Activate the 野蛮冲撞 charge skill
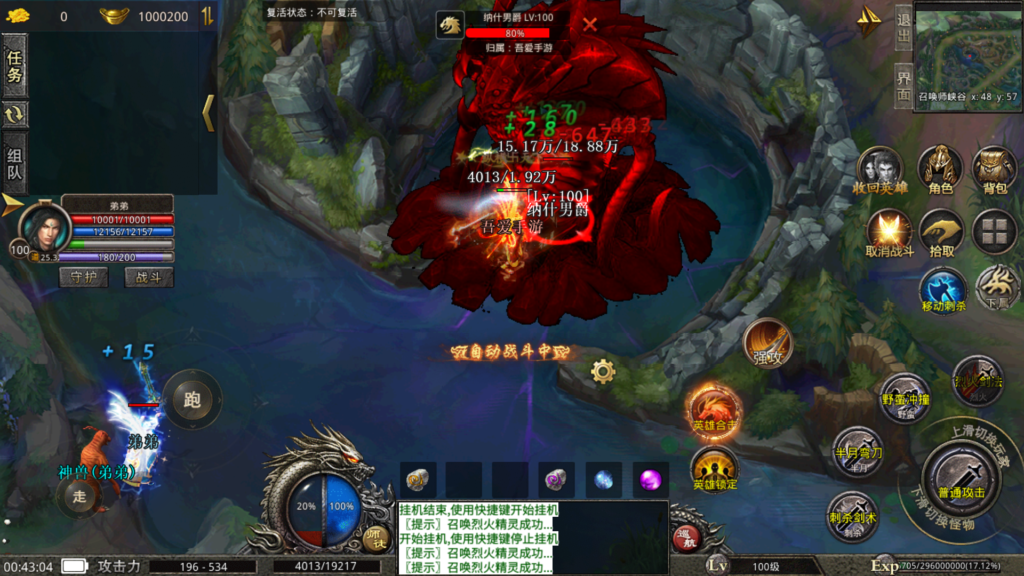The image size is (1024, 576). pyautogui.click(x=906, y=397)
